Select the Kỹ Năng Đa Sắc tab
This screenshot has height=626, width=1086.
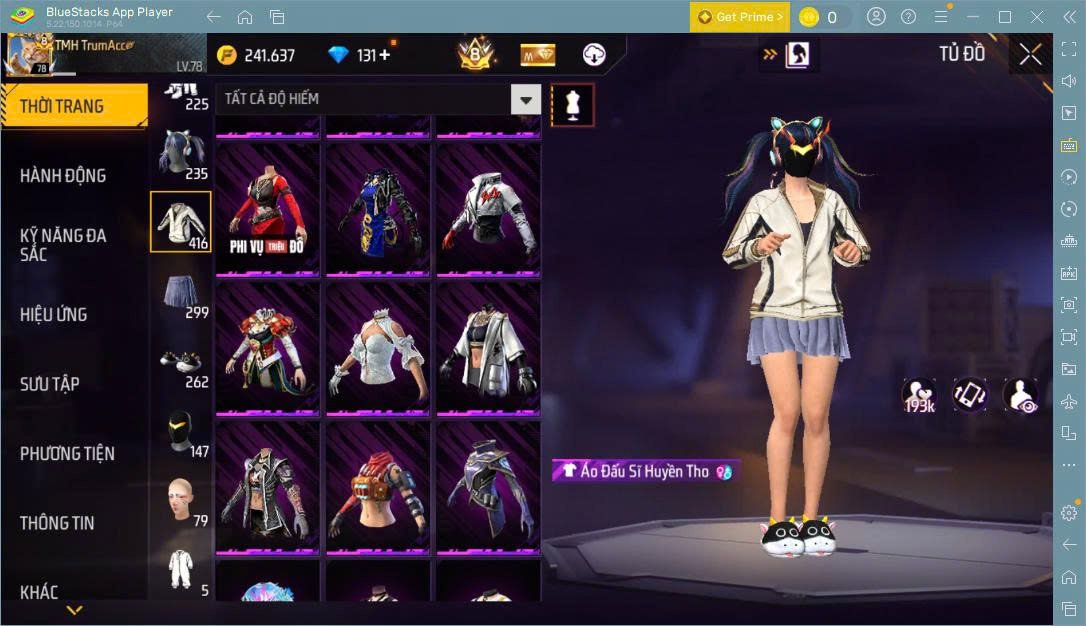[x=63, y=245]
